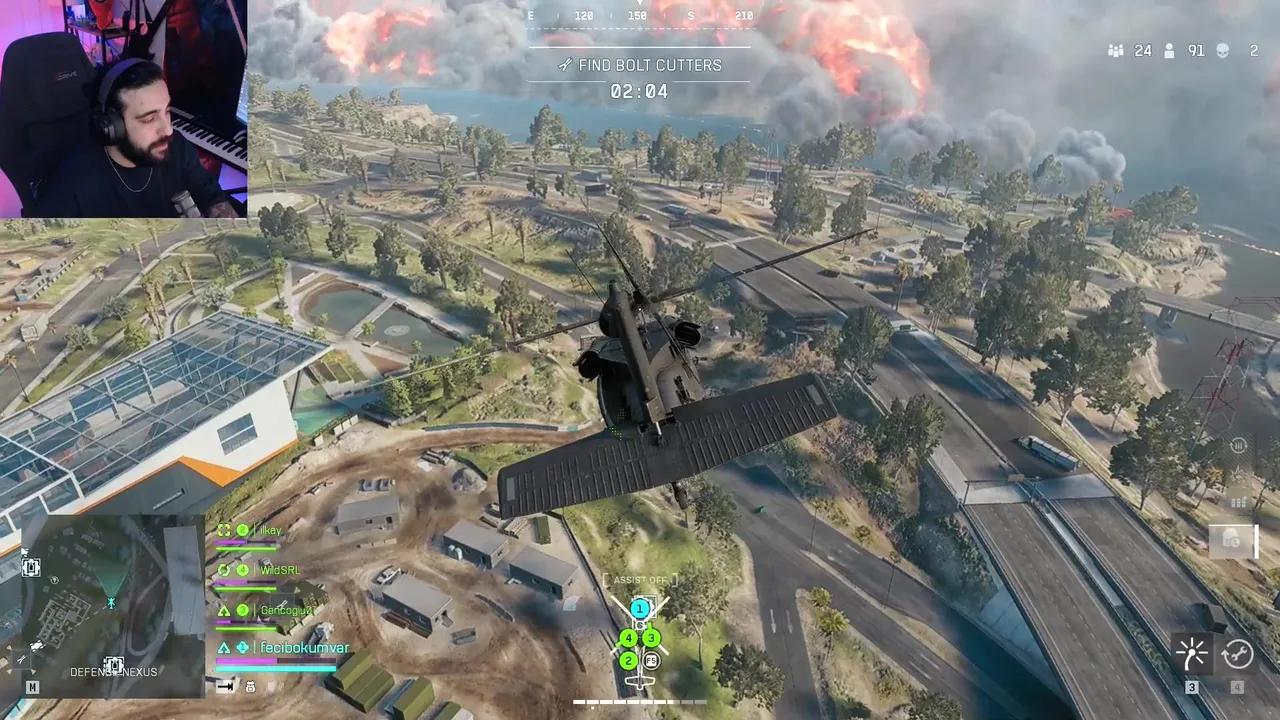
Task: Select squad member ilkay
Action: (x=270, y=530)
